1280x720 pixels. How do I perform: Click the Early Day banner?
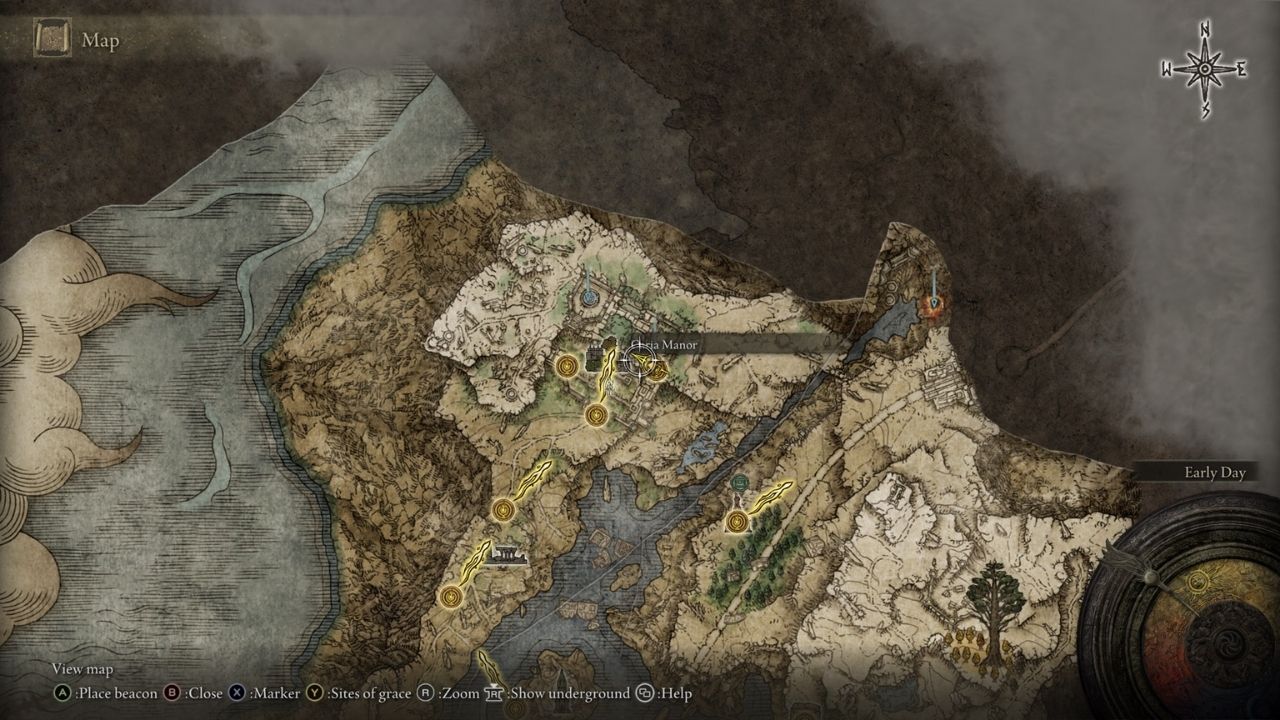[1214, 474]
